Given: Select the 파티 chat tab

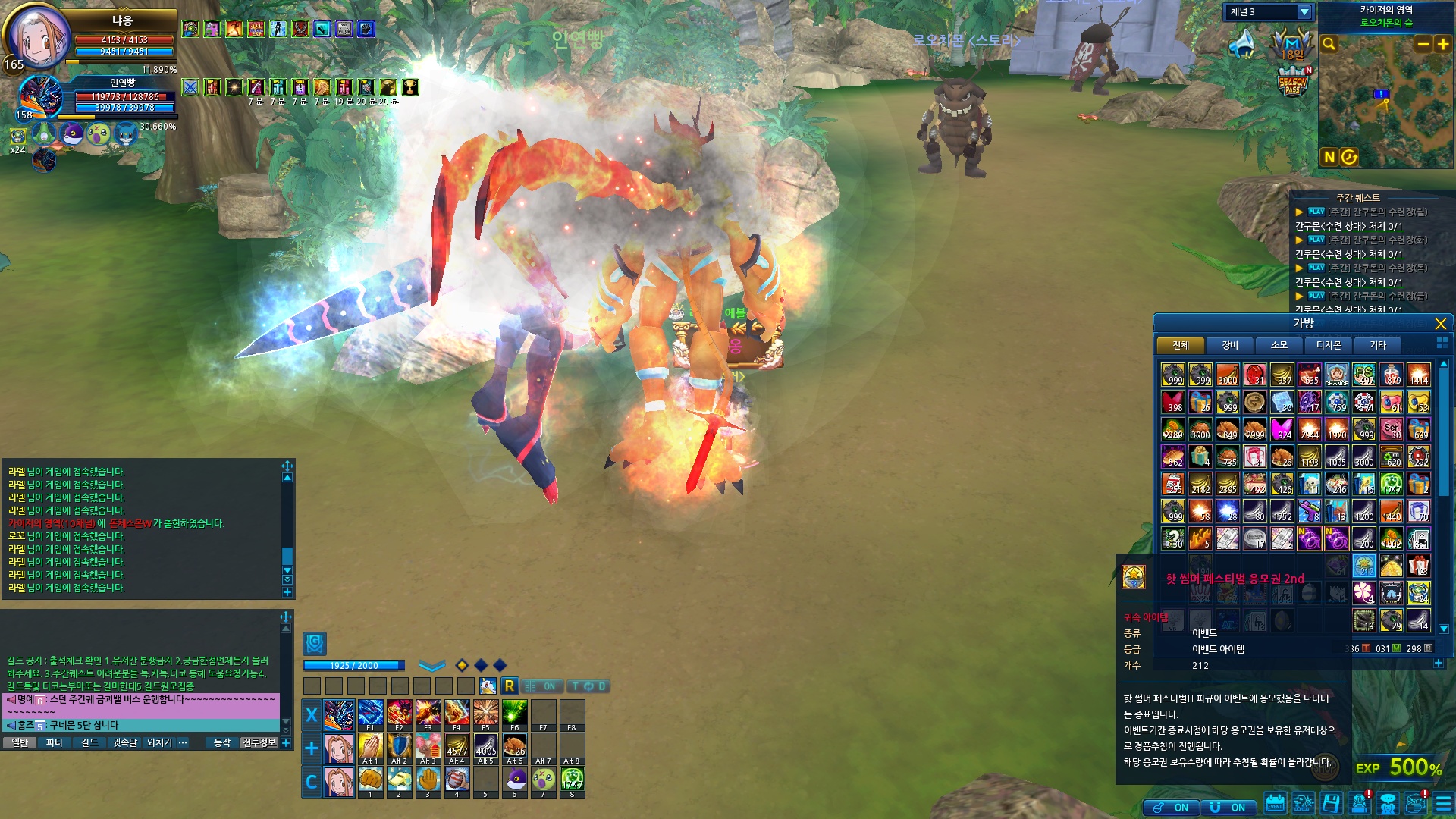Looking at the screenshot, I should pos(55,743).
